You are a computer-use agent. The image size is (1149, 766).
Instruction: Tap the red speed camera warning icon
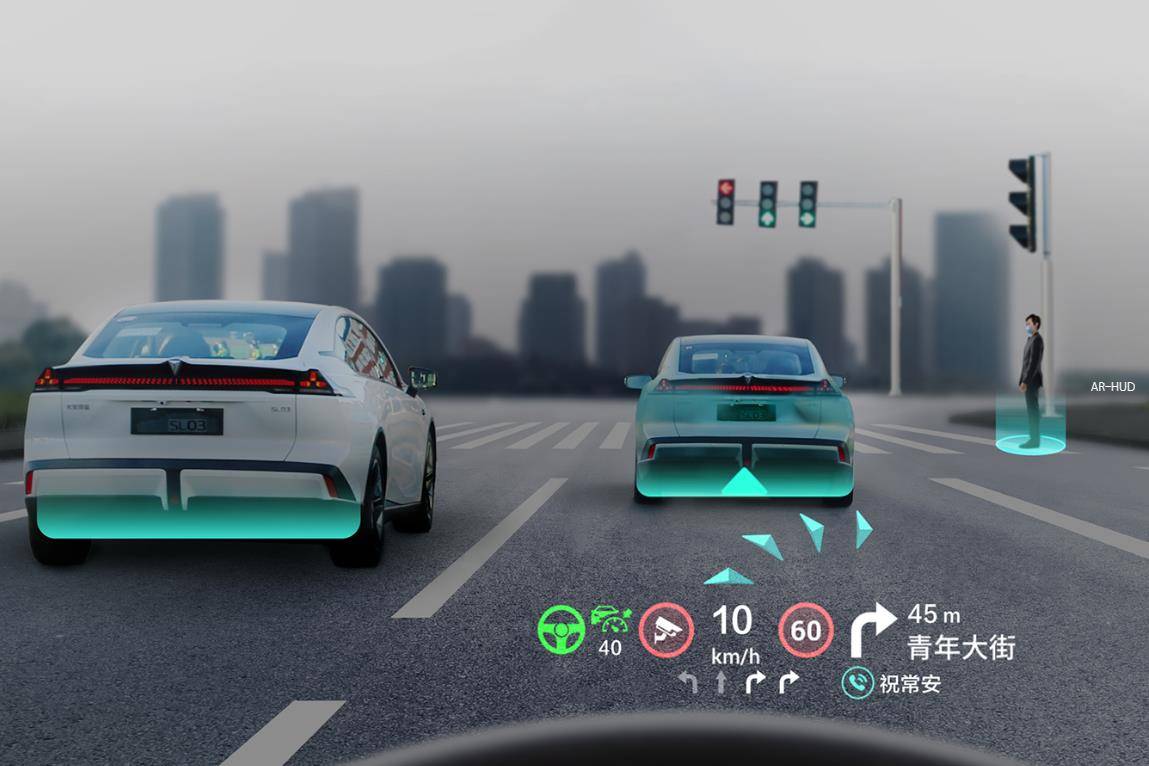click(x=666, y=630)
